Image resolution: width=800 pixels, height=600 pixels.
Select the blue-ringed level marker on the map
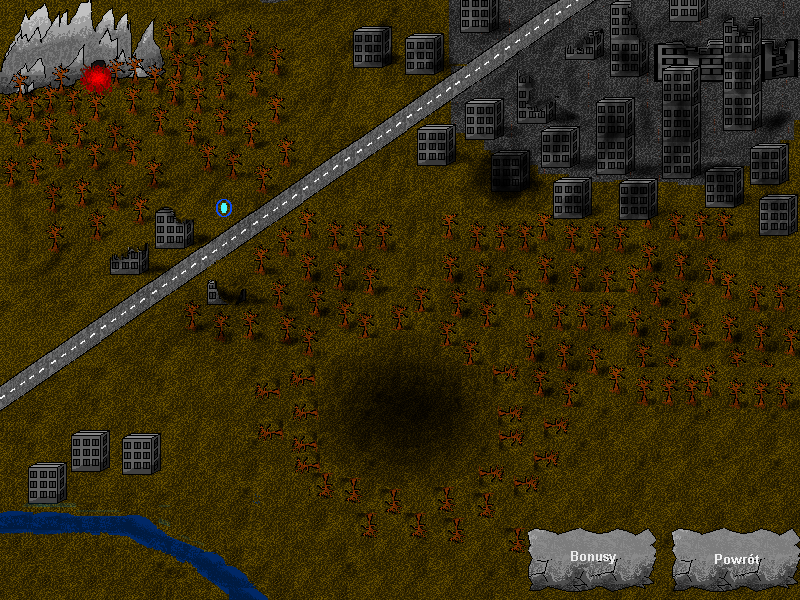coord(224,208)
